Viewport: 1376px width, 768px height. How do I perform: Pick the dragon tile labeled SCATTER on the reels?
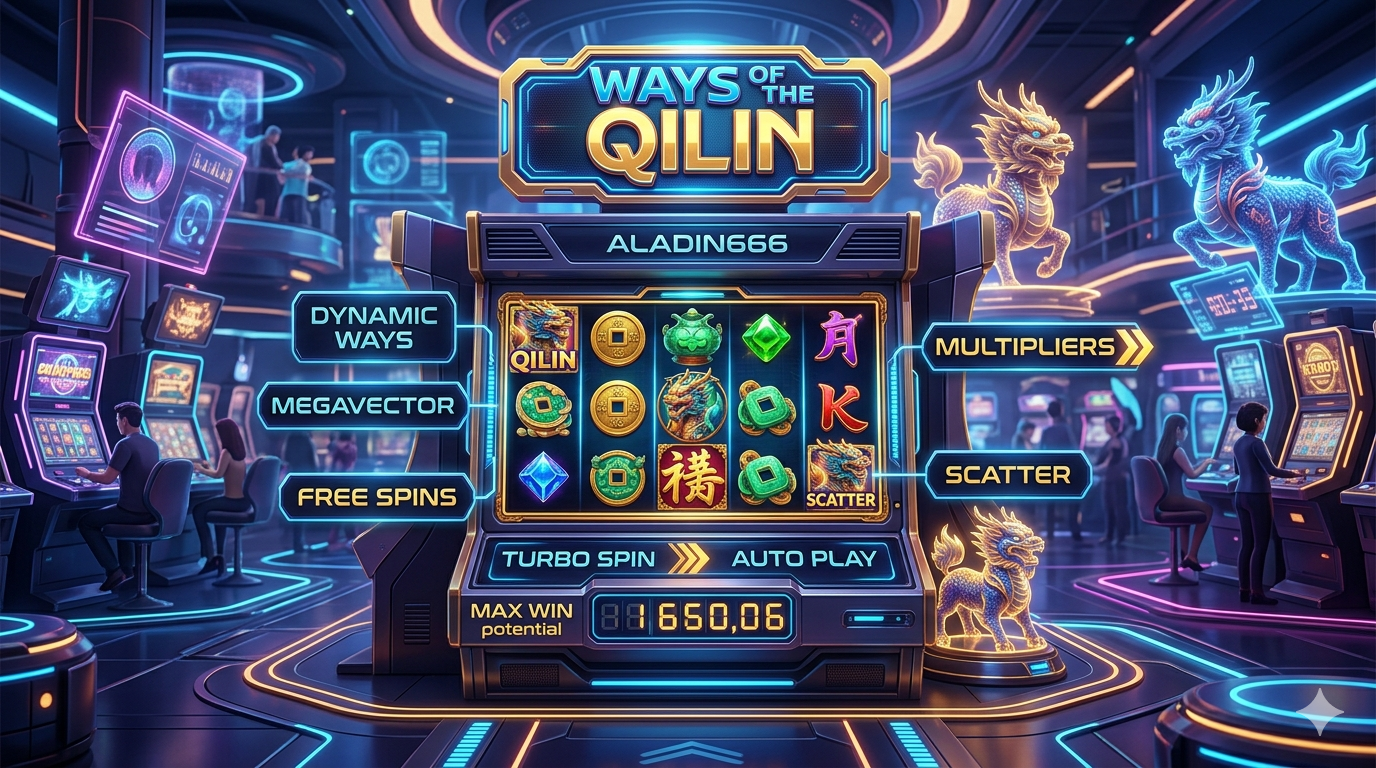tap(840, 475)
